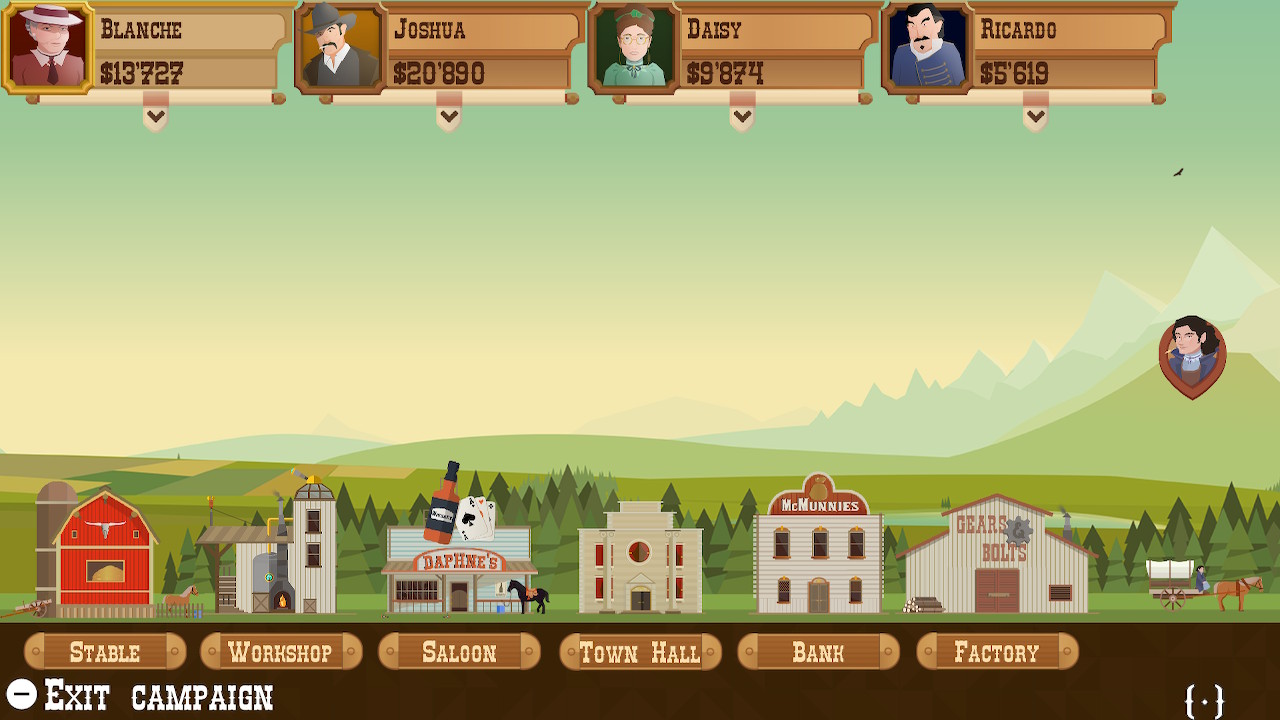Open the Stable building
Viewport: 1280px width, 720px height.
[x=105, y=653]
